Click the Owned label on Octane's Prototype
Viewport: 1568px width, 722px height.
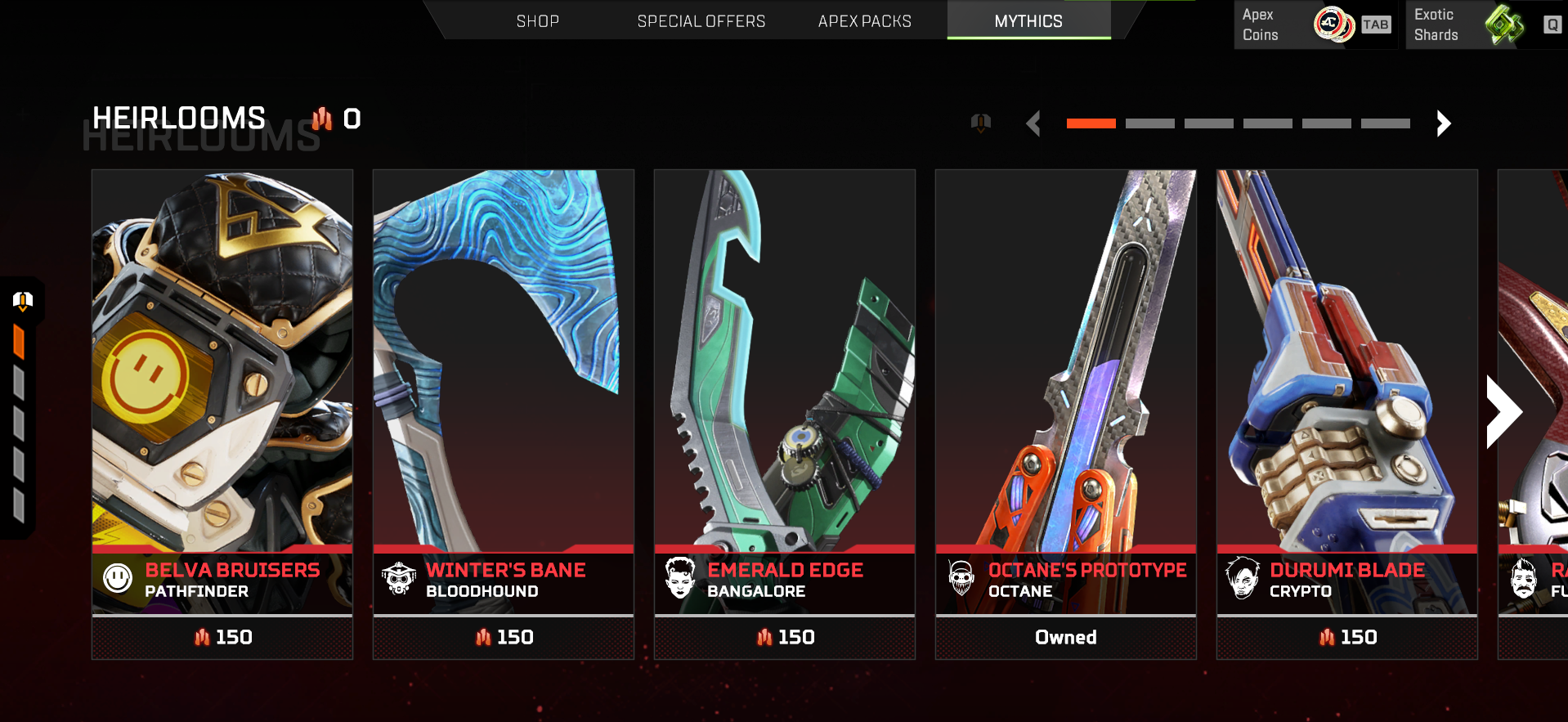tap(1064, 637)
